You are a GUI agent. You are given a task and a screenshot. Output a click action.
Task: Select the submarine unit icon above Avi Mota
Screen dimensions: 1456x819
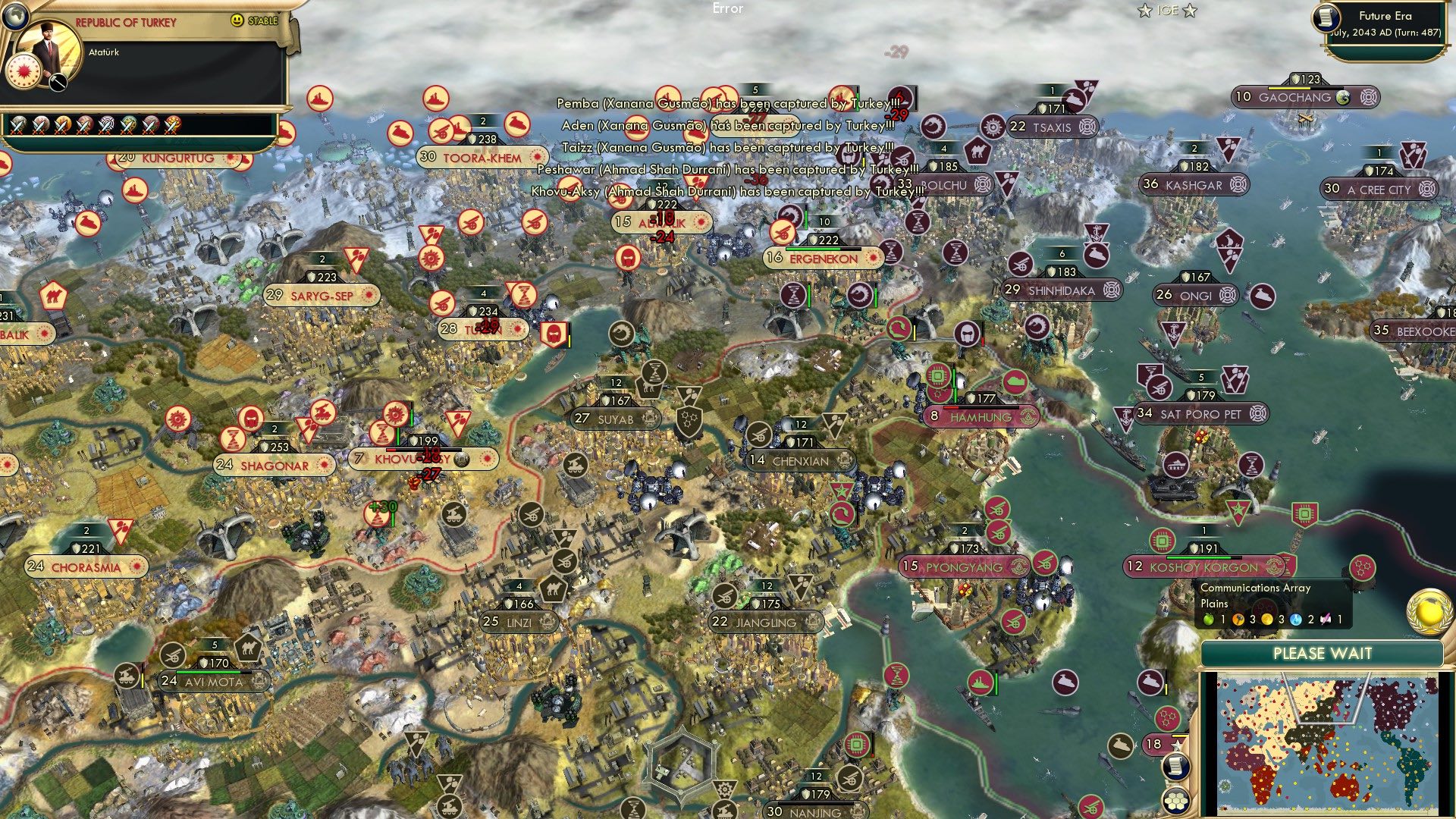(129, 673)
